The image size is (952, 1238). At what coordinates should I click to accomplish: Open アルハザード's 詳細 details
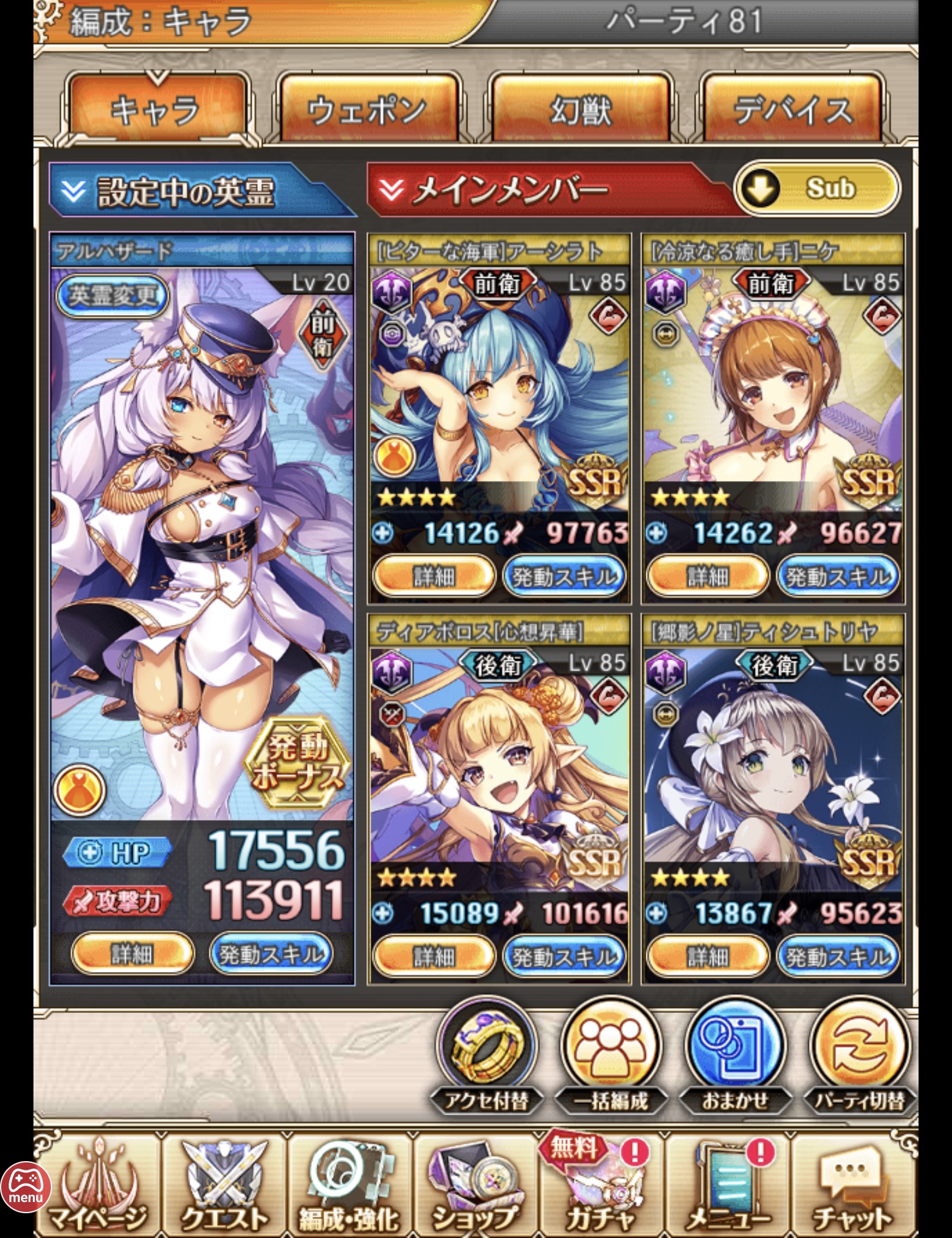132,953
